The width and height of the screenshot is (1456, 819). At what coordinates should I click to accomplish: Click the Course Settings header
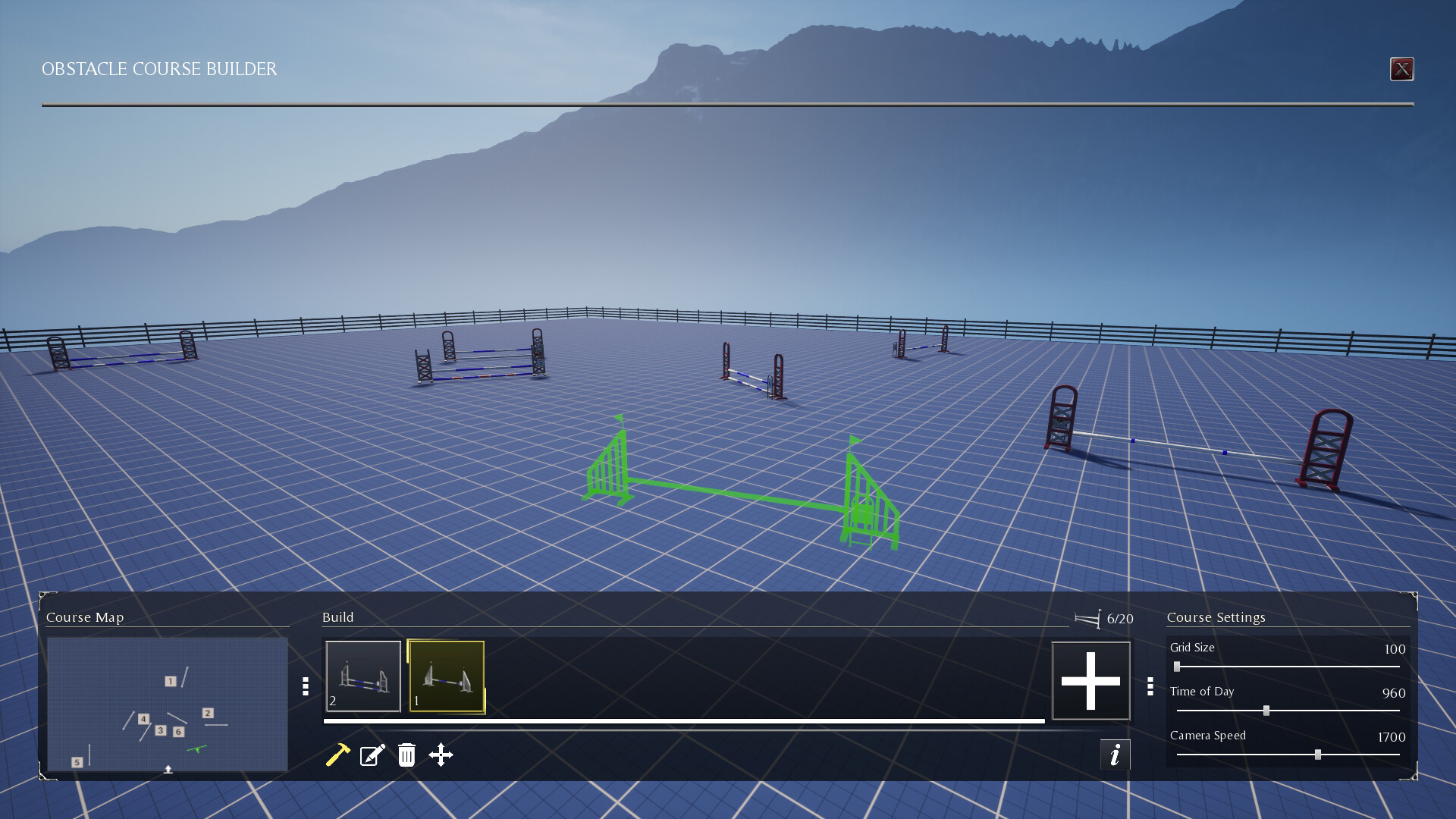tap(1215, 617)
